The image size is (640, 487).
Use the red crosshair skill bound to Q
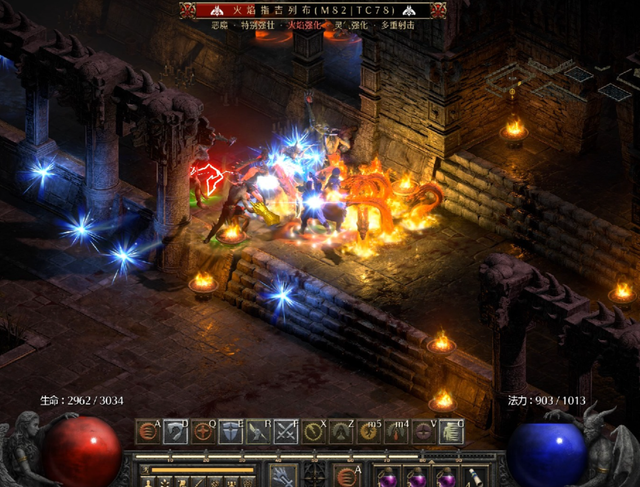(203, 432)
